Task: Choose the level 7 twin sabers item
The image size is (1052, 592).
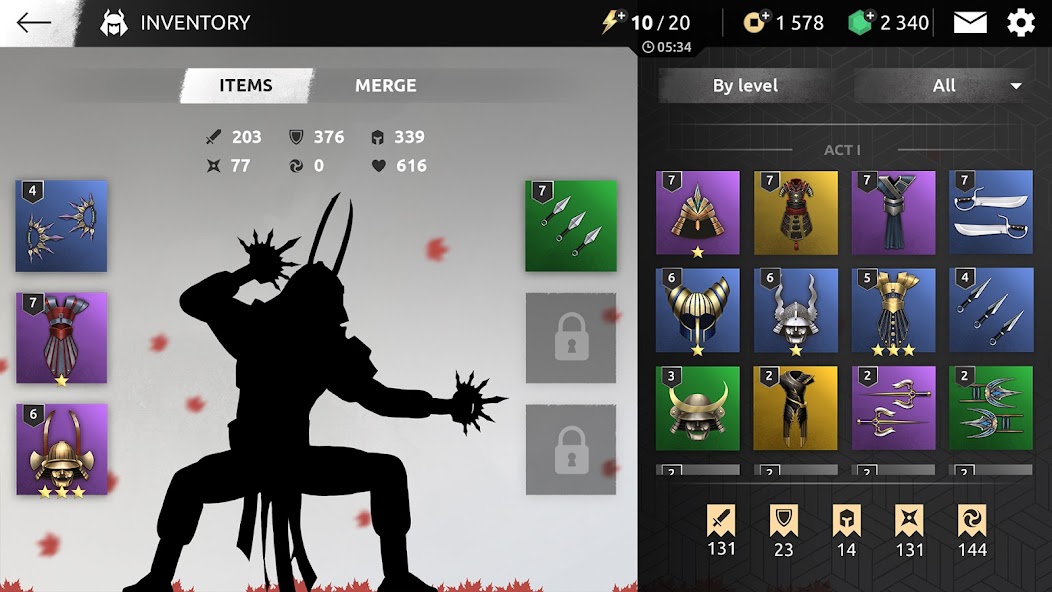Action: [990, 213]
